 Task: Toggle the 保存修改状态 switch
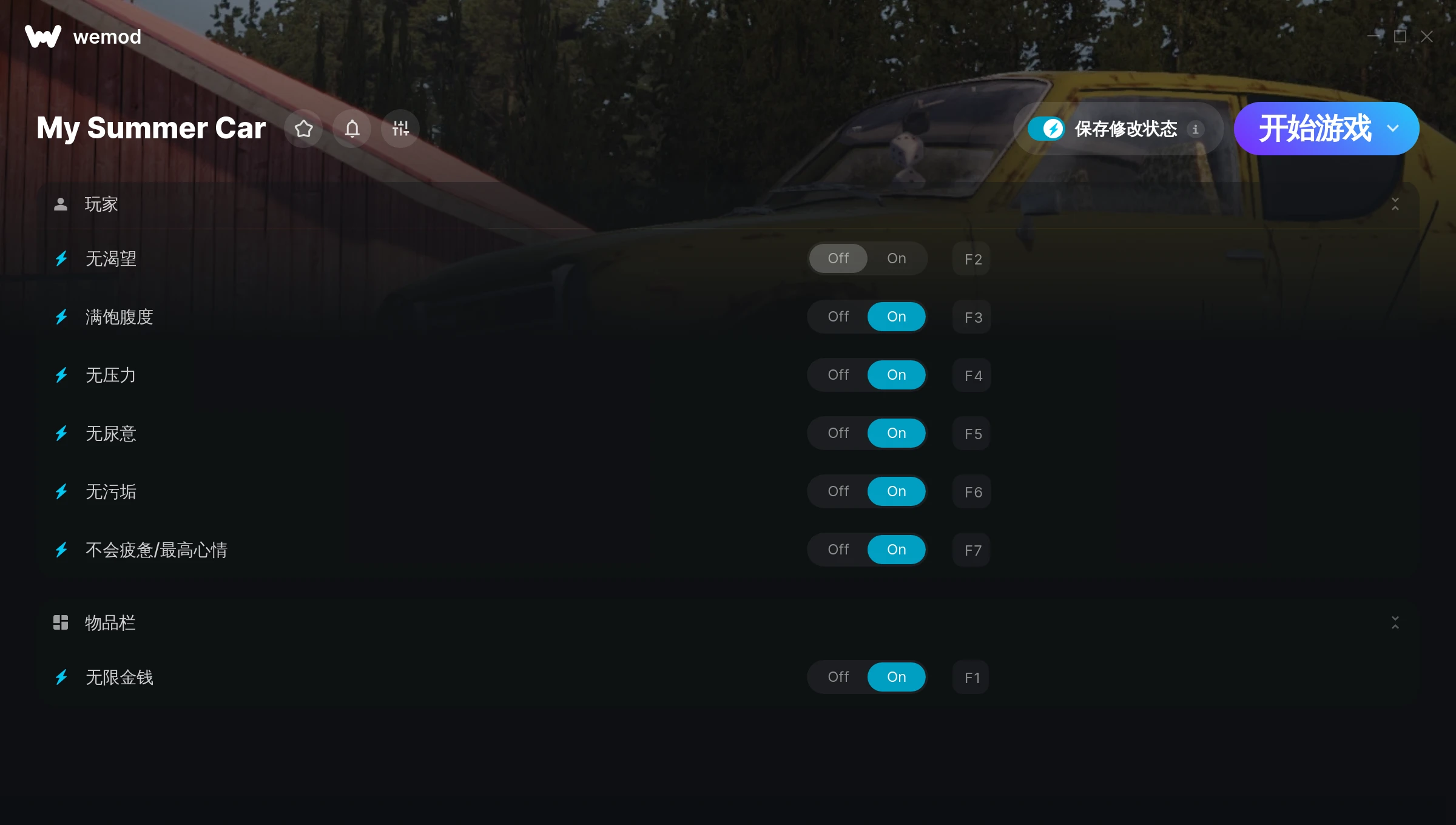click(1046, 129)
